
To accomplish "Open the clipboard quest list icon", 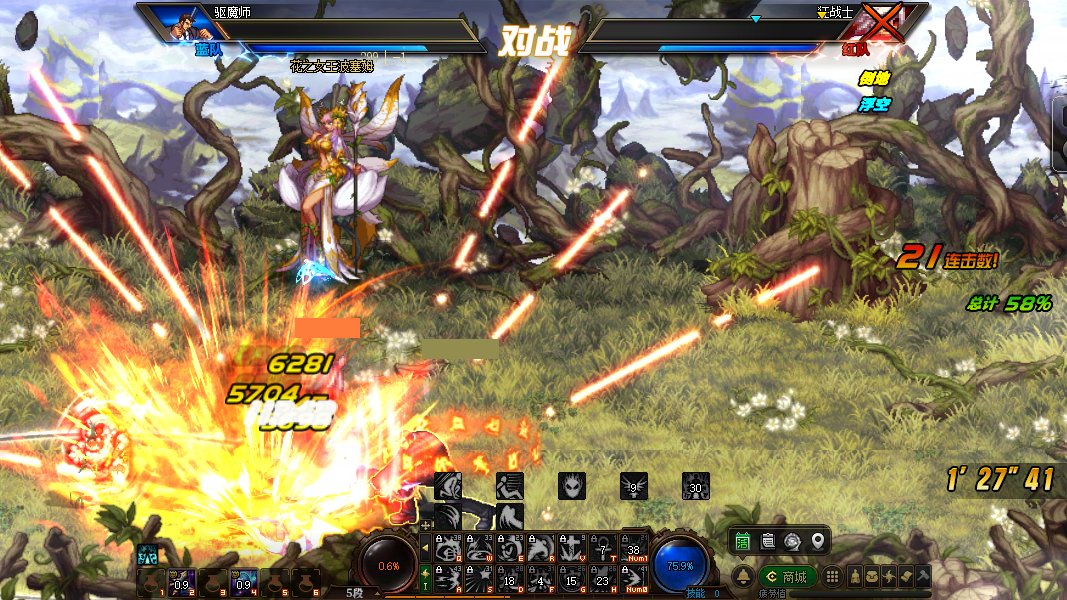I will pyautogui.click(x=768, y=541).
